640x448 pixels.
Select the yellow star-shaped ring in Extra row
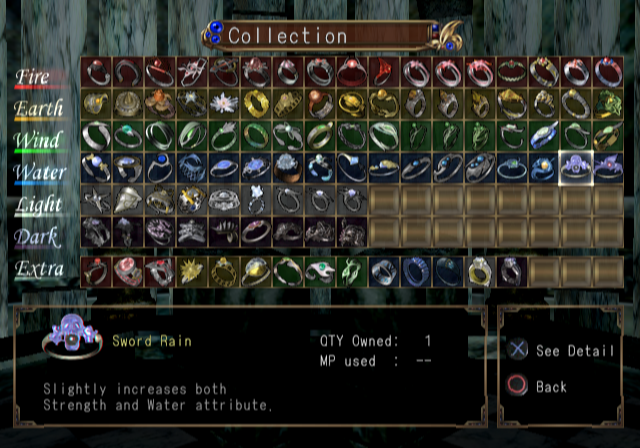click(192, 270)
